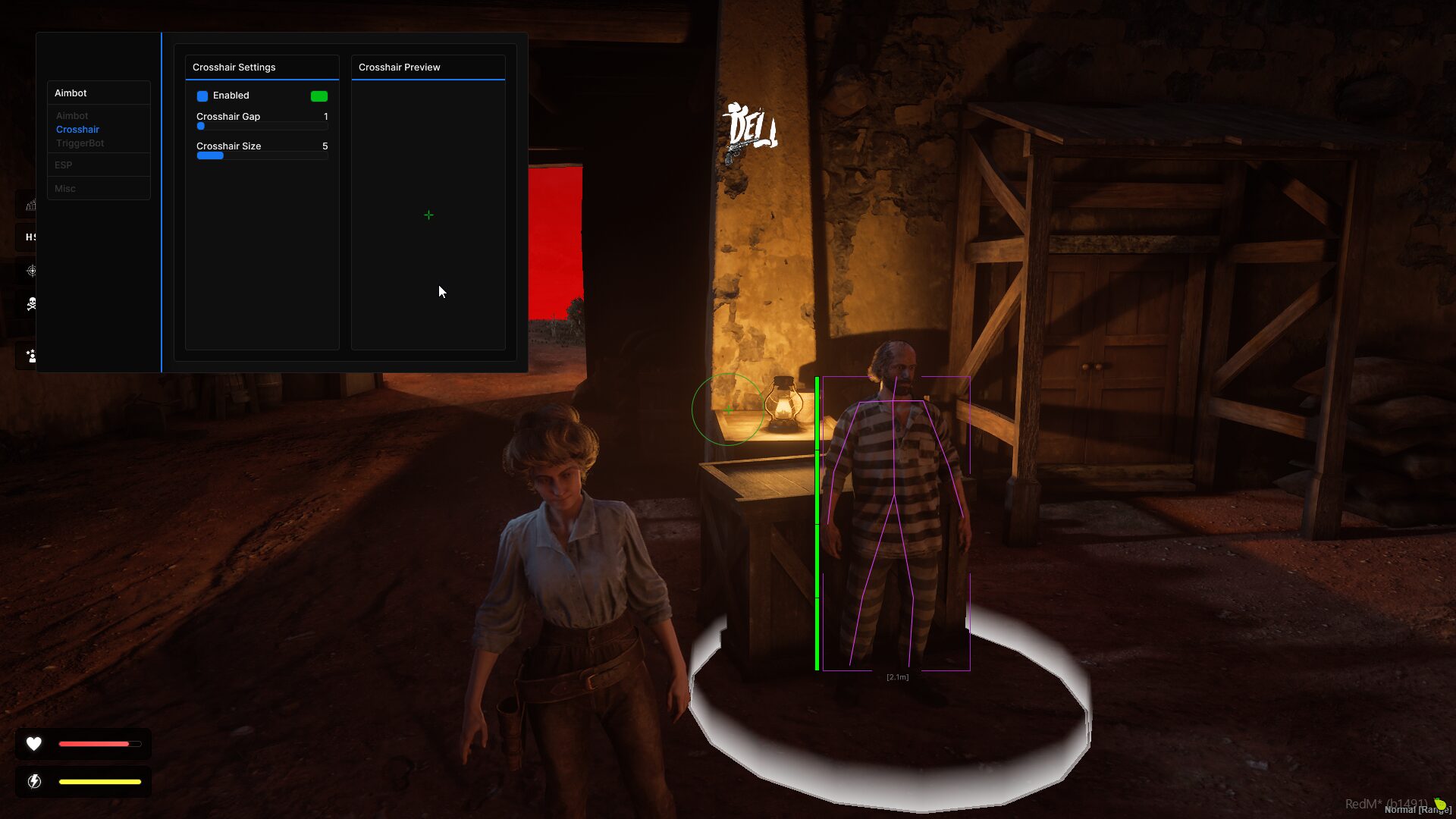Toggle the crosshair Enabled checkbox
This screenshot has width=1456, height=819.
[x=202, y=96]
